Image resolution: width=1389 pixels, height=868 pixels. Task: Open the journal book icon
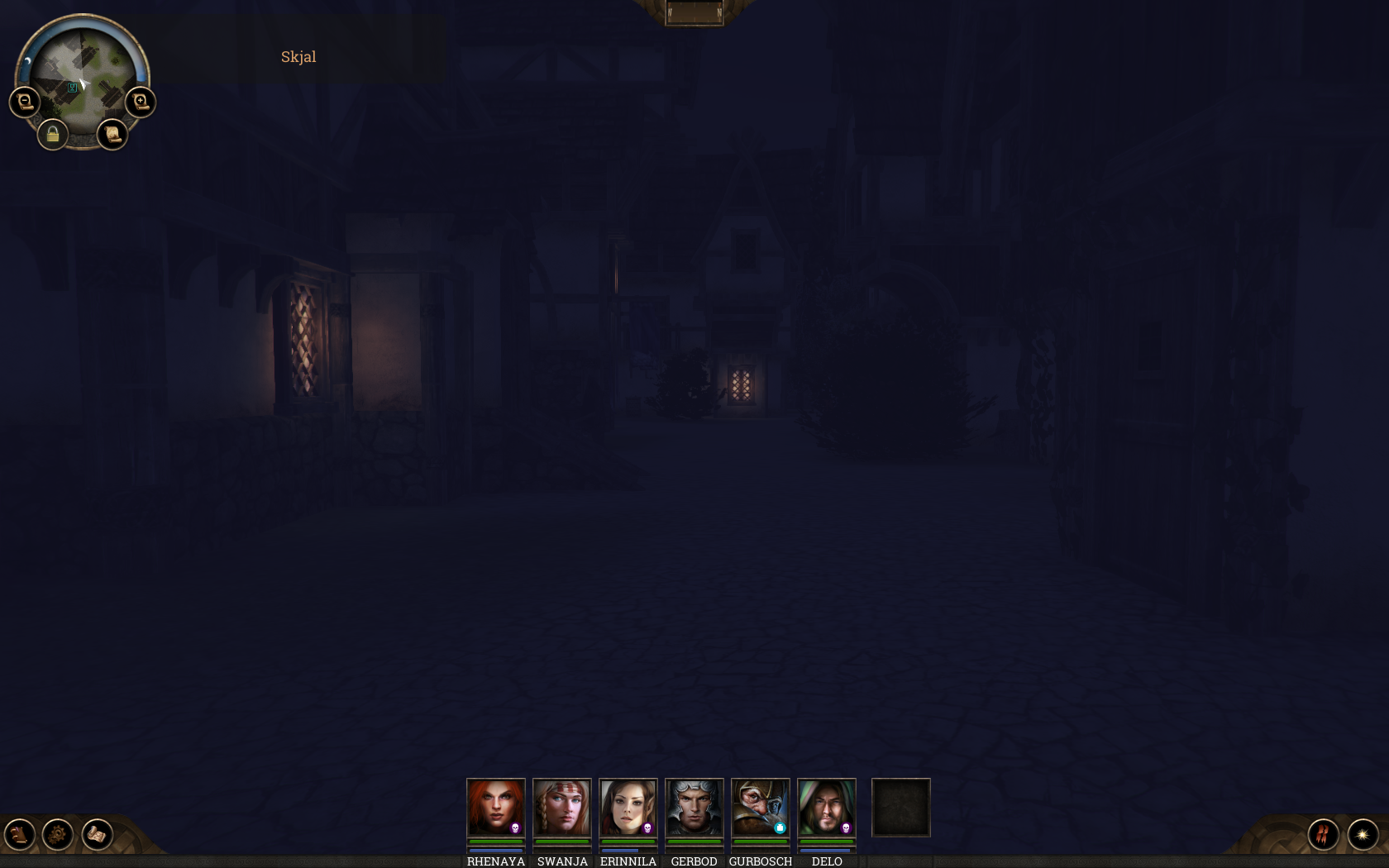(19, 834)
